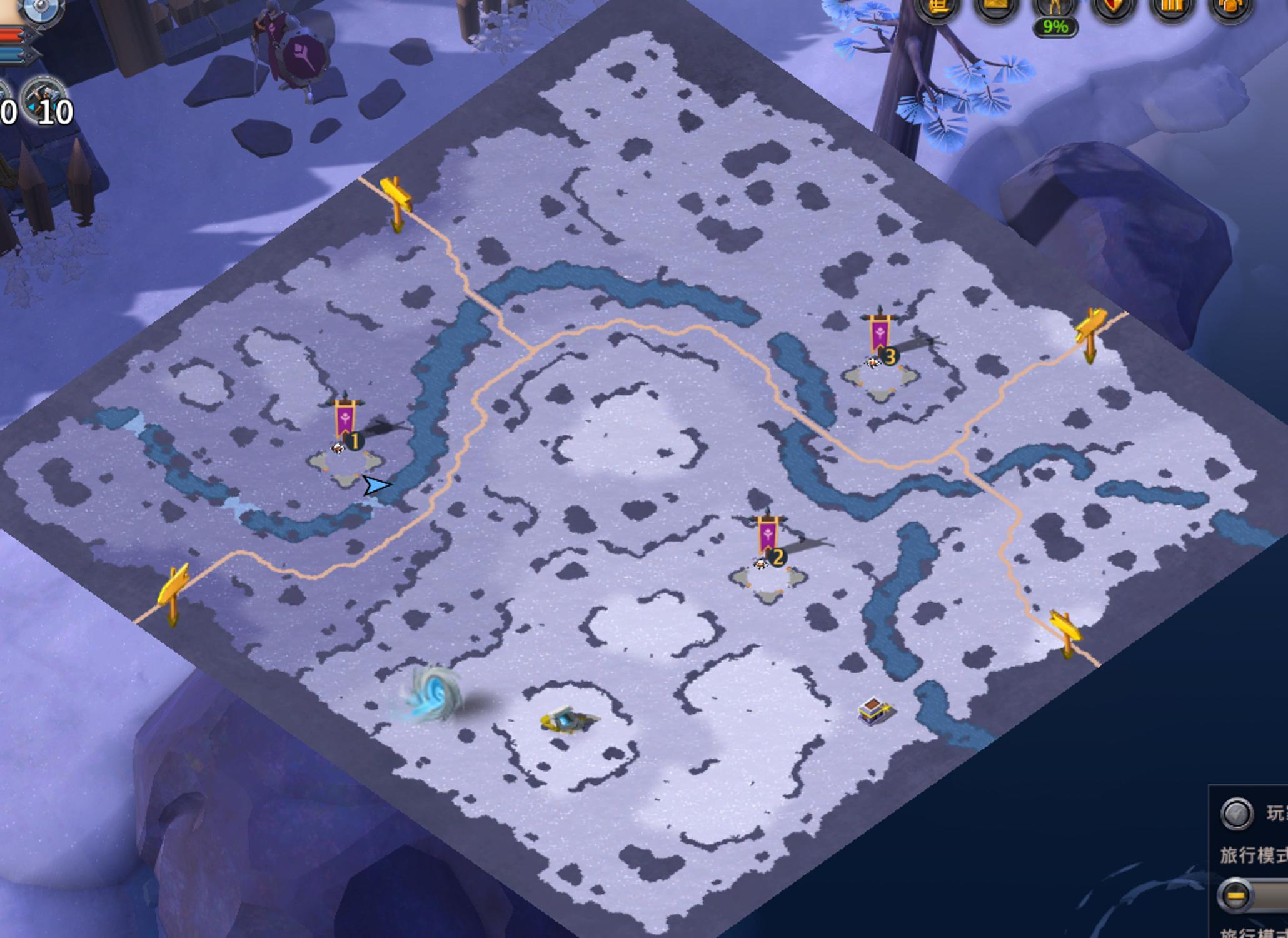Toggle the checkmark option in the map panel
Image resolution: width=1288 pixels, height=938 pixels.
[1236, 814]
